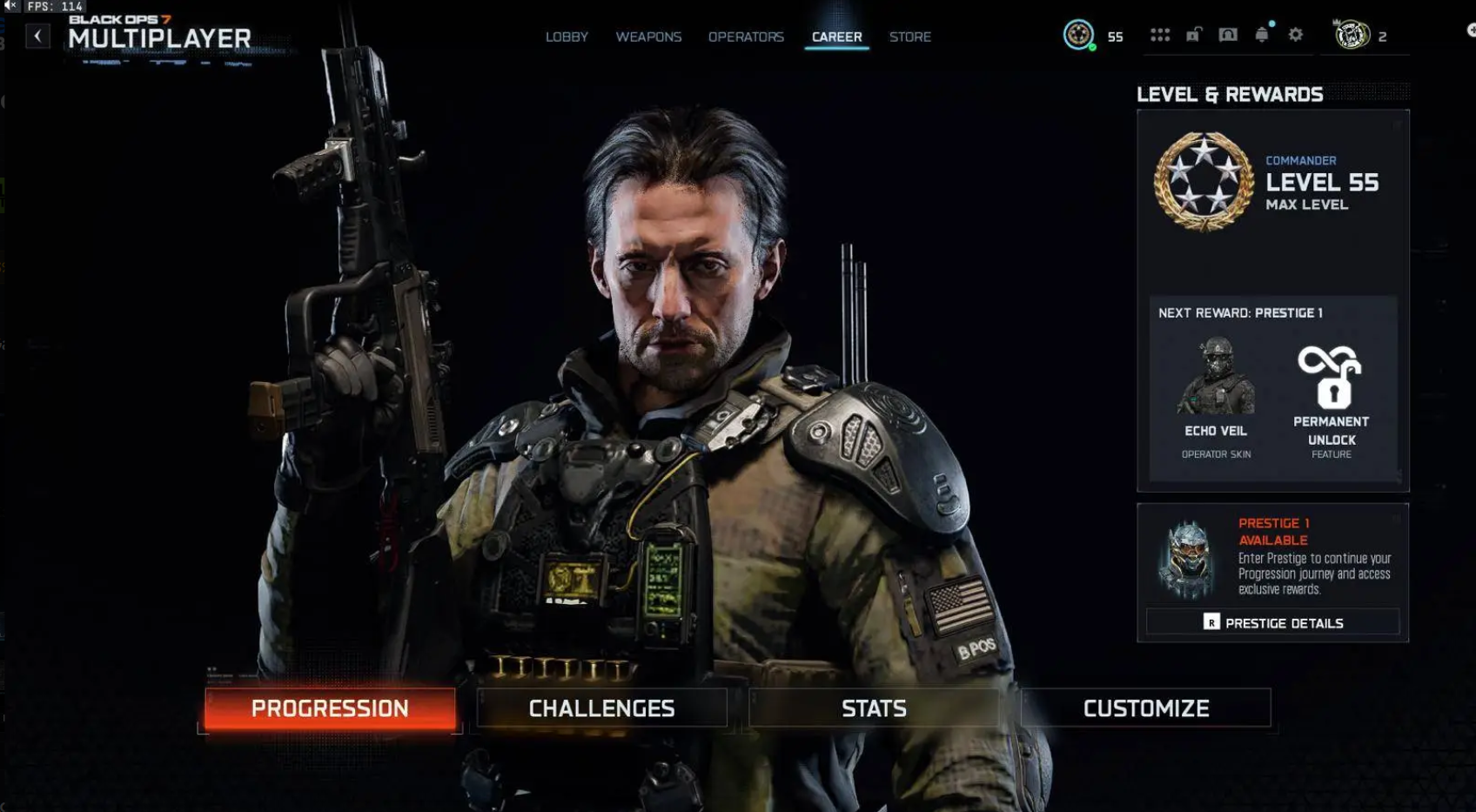Image resolution: width=1476 pixels, height=812 pixels.
Task: Click the back arrow chevron
Action: pyautogui.click(x=37, y=34)
